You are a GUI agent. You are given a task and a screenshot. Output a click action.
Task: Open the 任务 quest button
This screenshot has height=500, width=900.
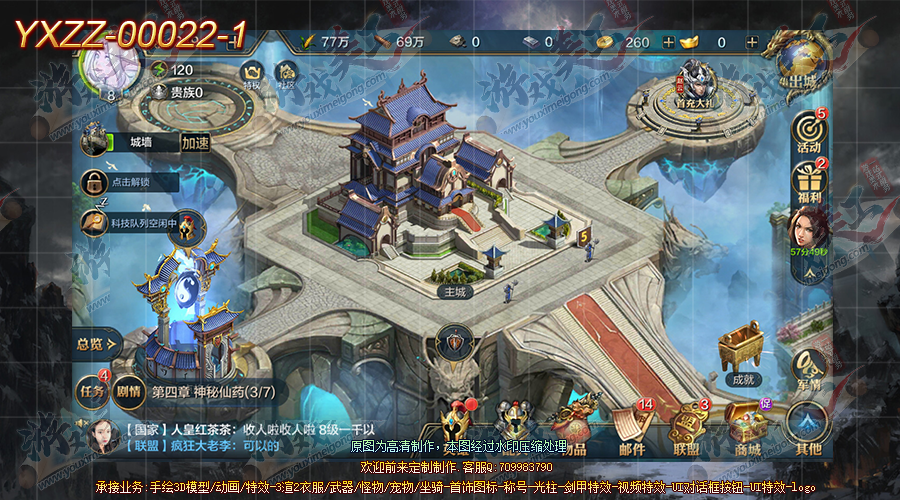point(92,390)
